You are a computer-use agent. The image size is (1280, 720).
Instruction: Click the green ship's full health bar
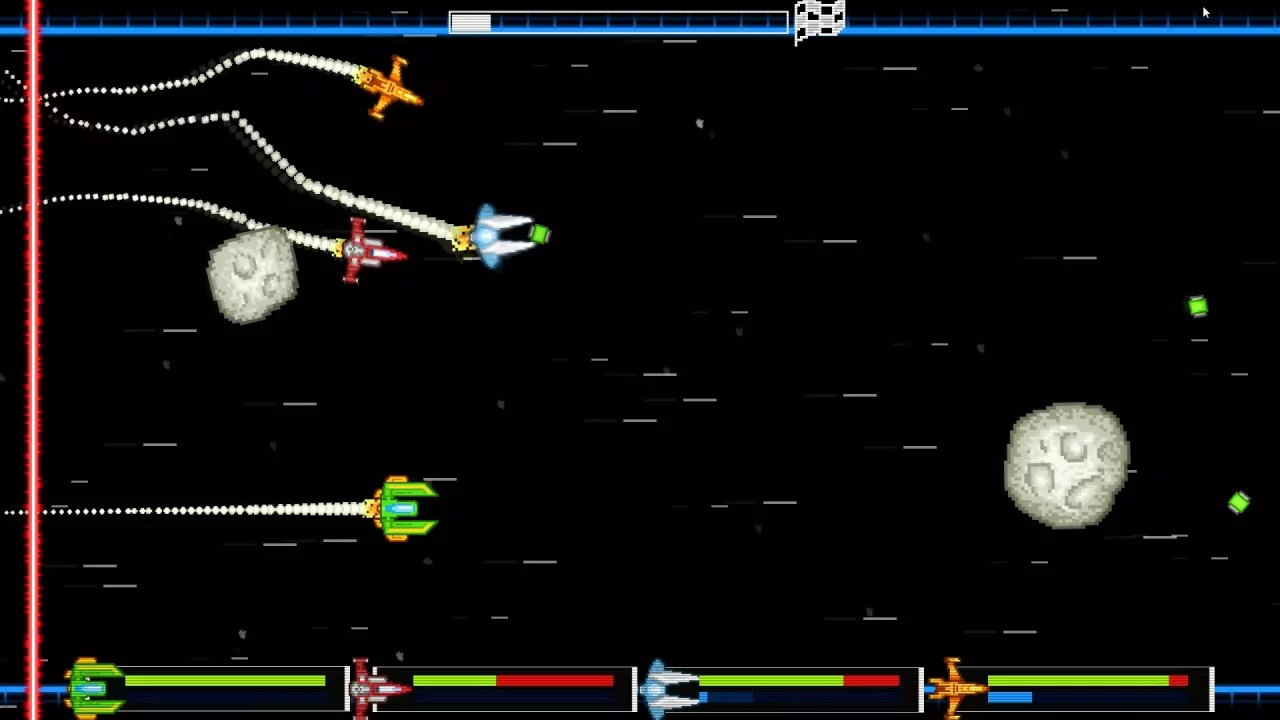coord(225,681)
